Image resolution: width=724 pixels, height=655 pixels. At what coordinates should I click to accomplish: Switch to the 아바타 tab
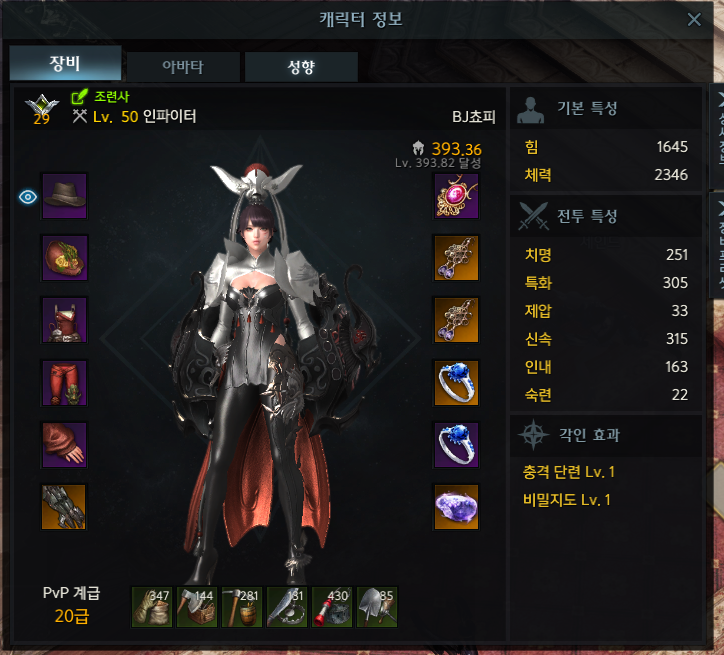click(184, 67)
